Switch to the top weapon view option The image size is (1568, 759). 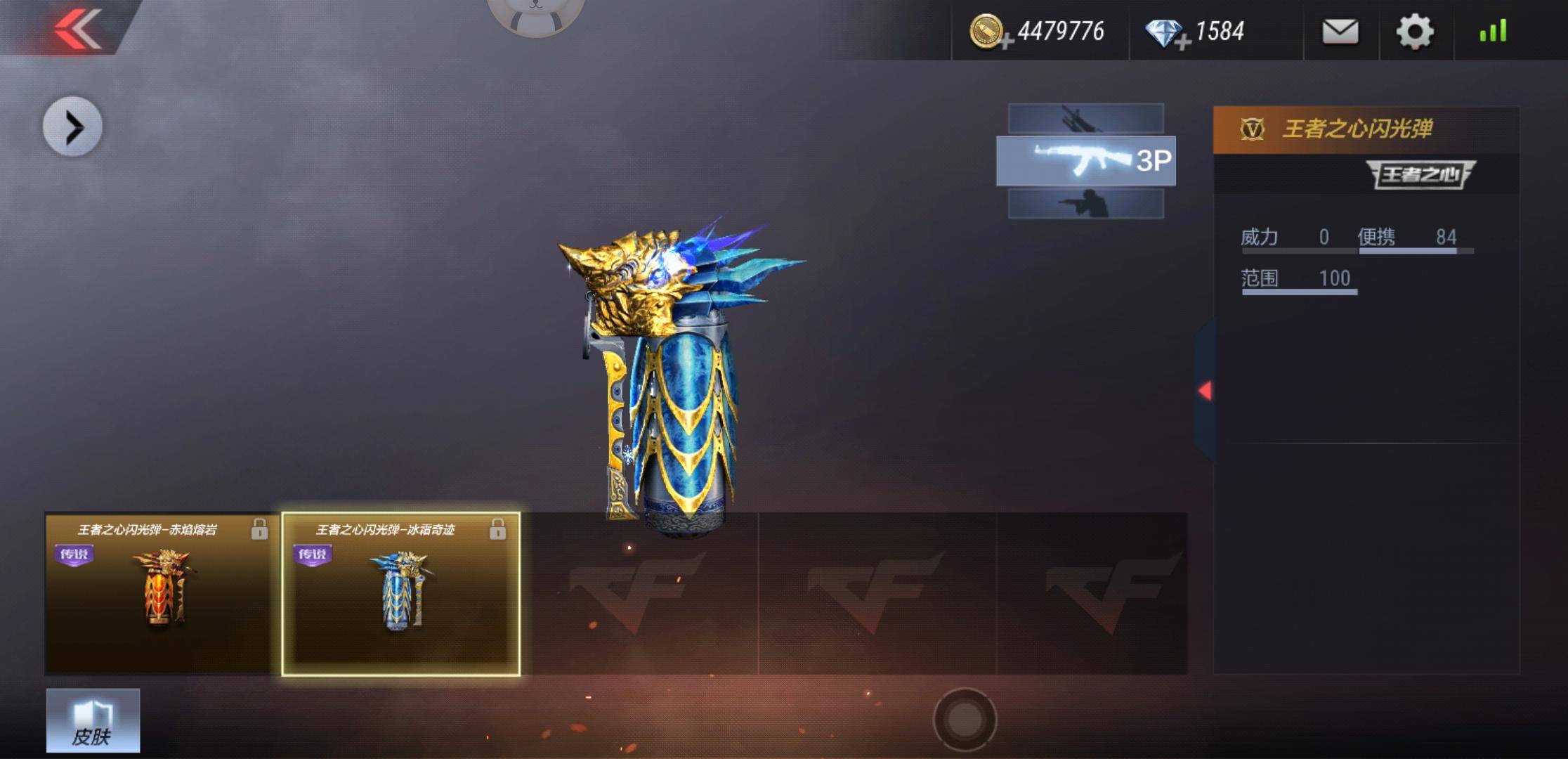(1085, 119)
